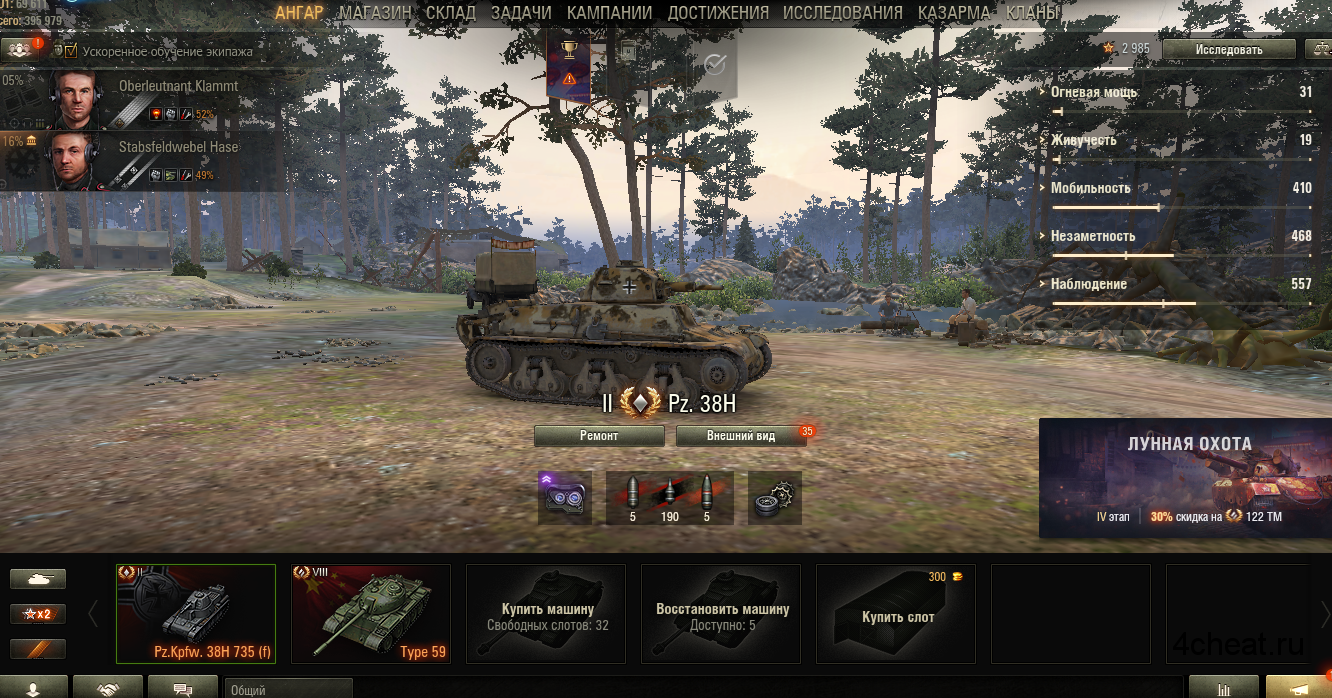Viewport: 1332px width, 698px height.
Task: Switch to the Склад tab
Action: click(450, 13)
